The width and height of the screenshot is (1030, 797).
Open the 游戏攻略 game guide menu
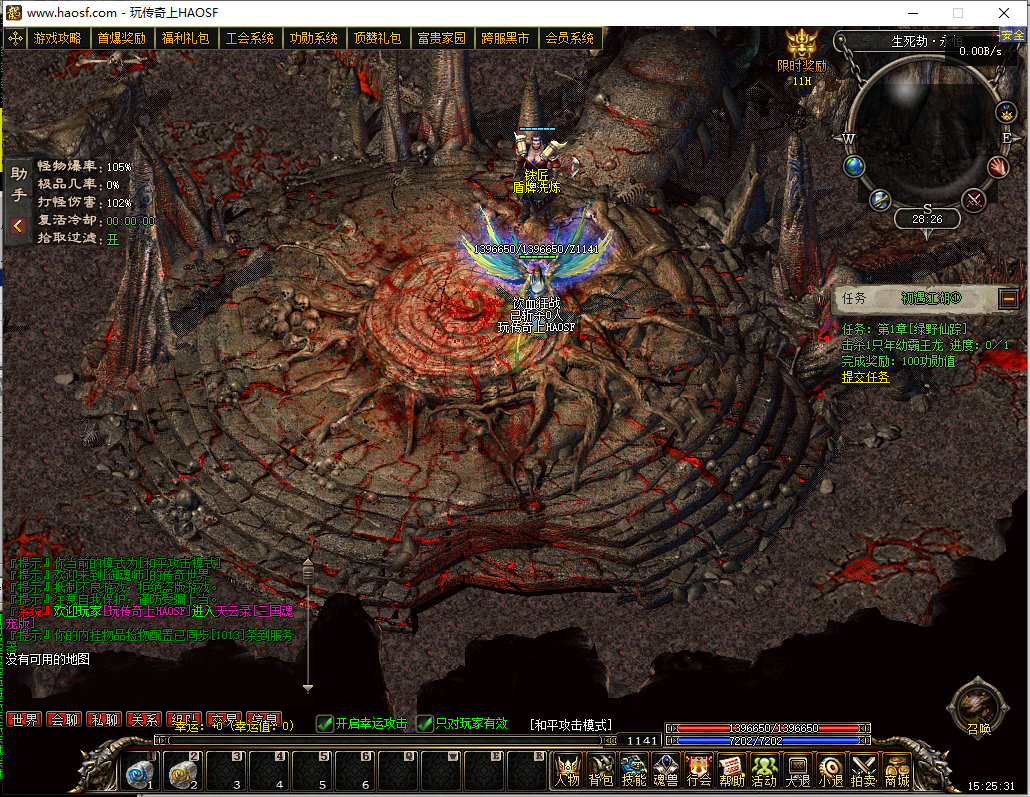pyautogui.click(x=57, y=39)
